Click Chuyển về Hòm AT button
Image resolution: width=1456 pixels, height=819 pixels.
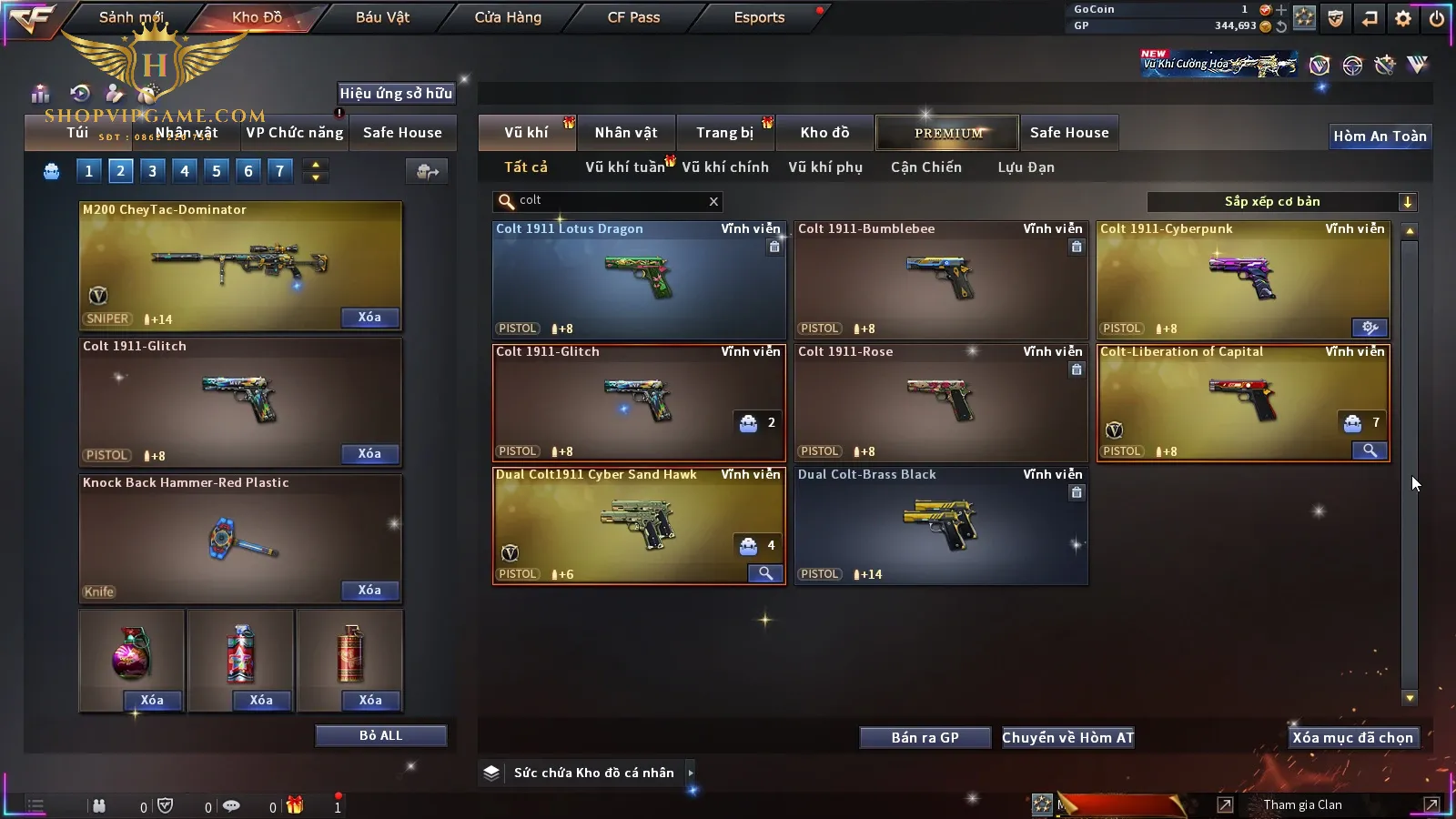pyautogui.click(x=1067, y=738)
